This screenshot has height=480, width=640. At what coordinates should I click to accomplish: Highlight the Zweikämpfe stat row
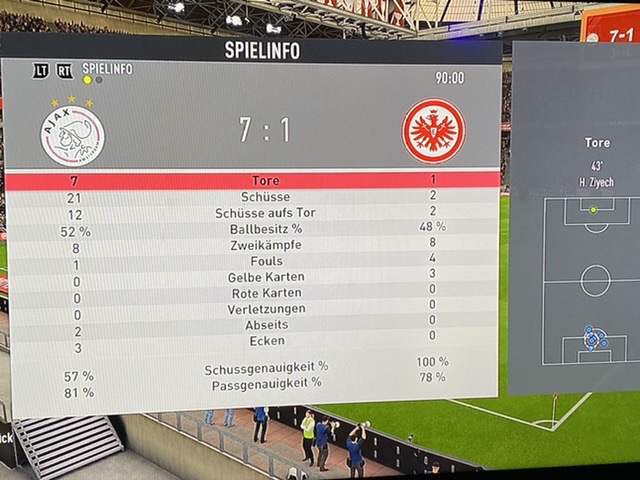pos(252,245)
